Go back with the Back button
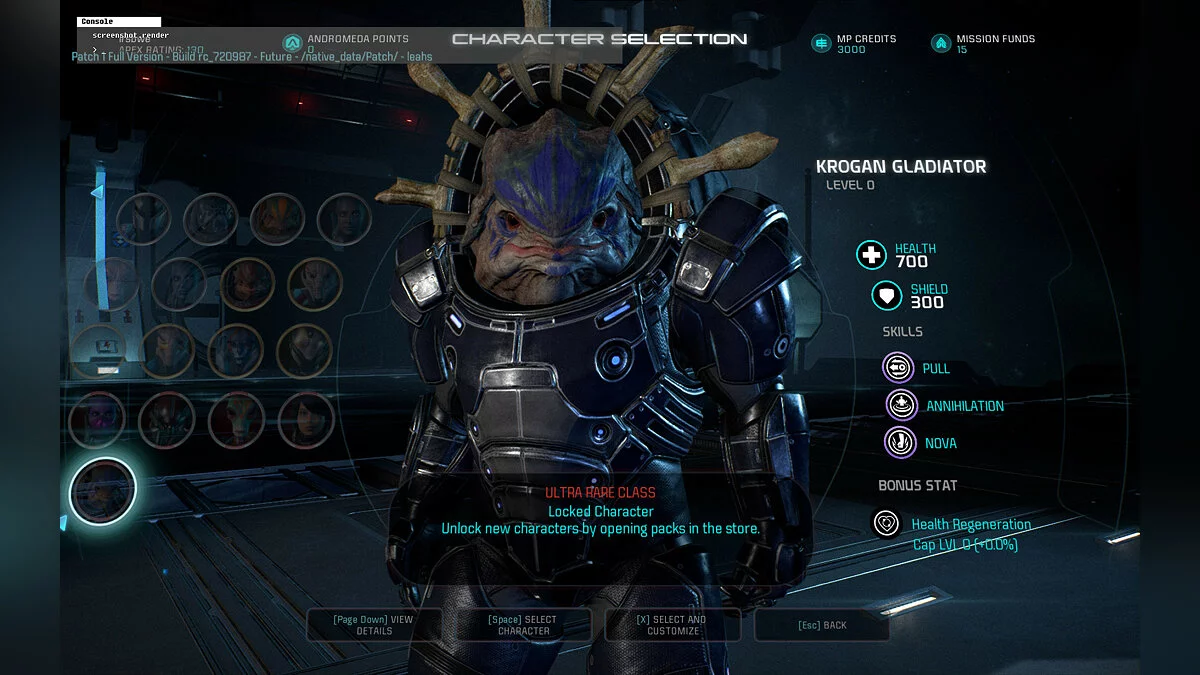Viewport: 1200px width, 675px height. tap(821, 625)
